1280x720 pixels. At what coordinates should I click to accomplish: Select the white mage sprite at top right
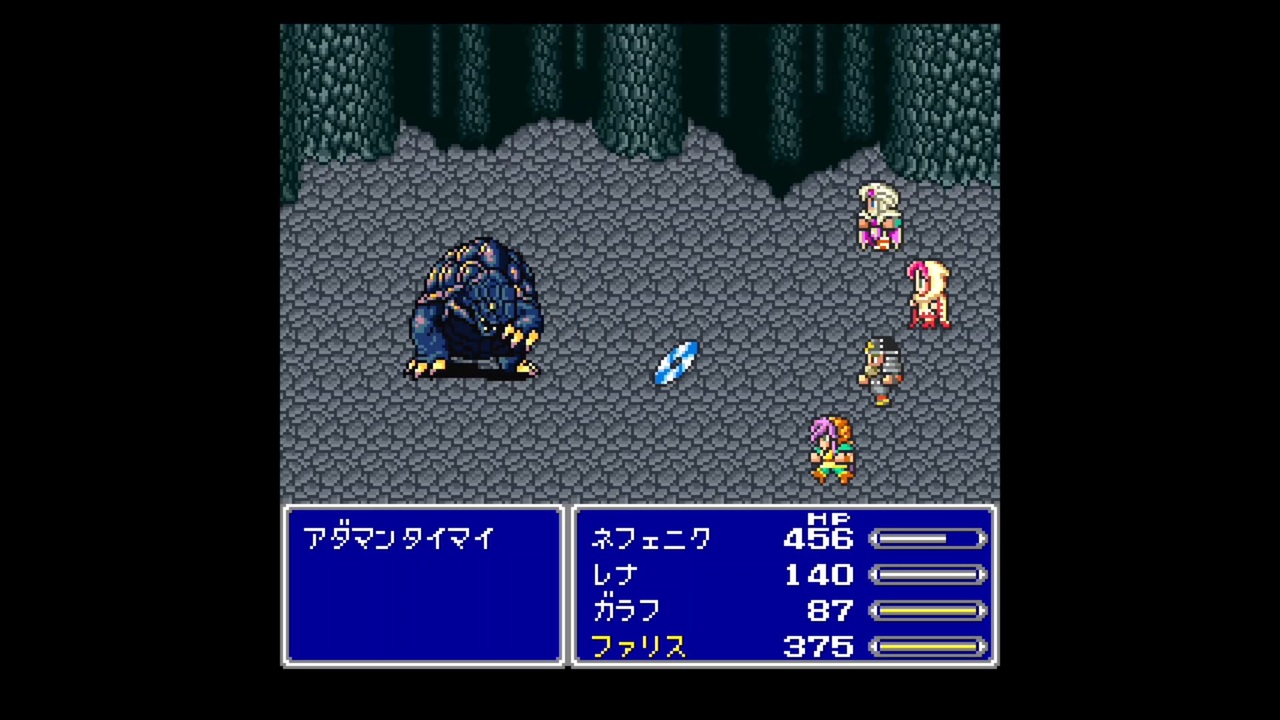click(878, 215)
